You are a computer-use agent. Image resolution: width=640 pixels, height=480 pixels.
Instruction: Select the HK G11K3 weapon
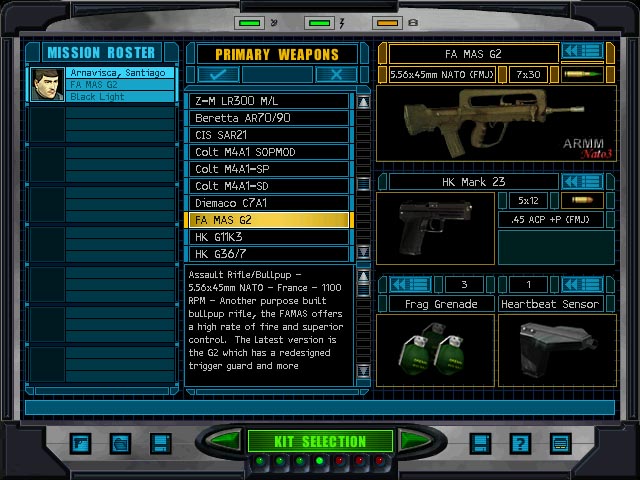(x=269, y=237)
